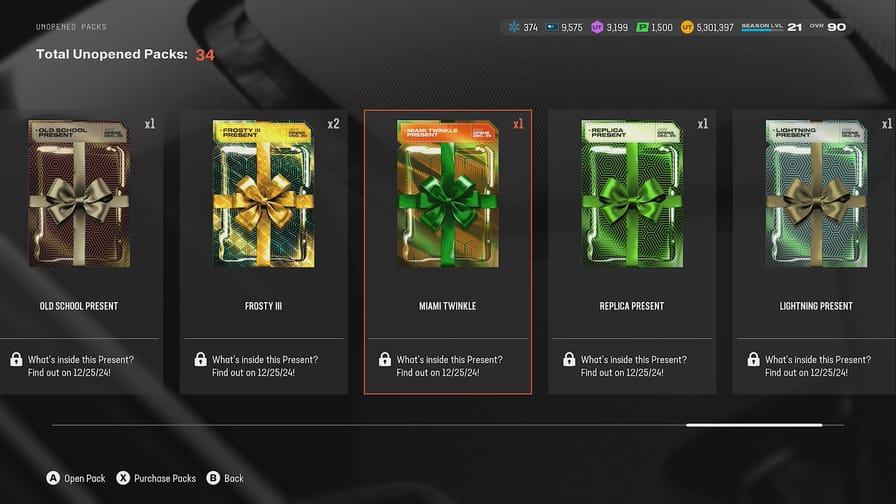This screenshot has width=896, height=504.
Task: Pick the Replica Present pack
Action: (x=632, y=195)
